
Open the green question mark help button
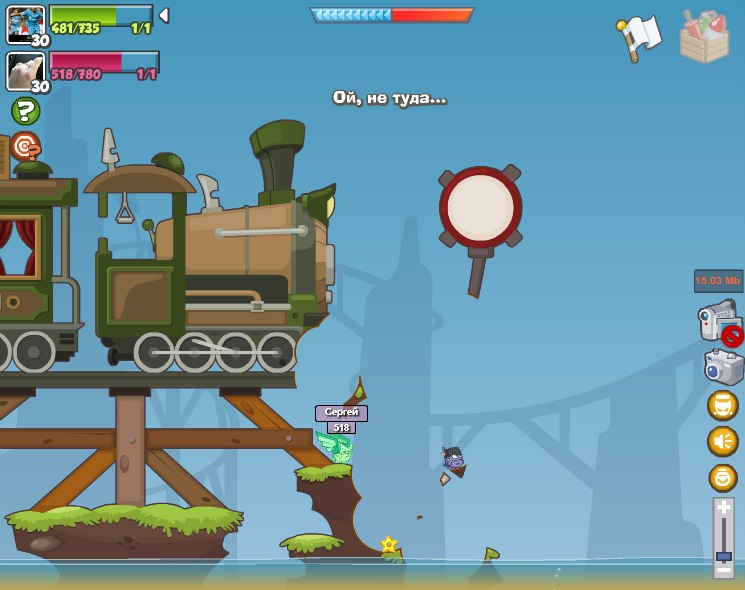tap(25, 111)
